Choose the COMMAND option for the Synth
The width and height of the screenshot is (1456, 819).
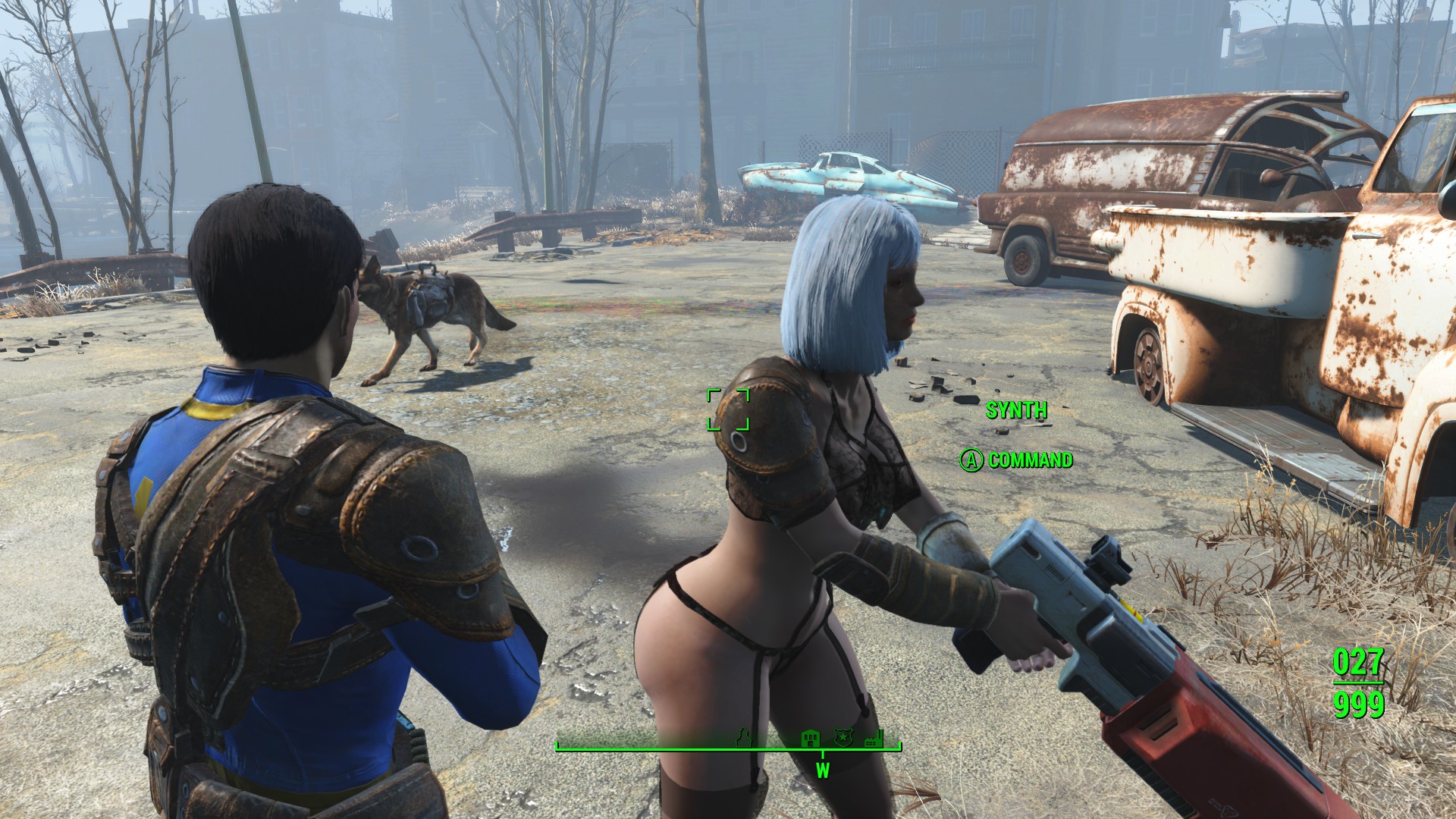click(x=1018, y=460)
